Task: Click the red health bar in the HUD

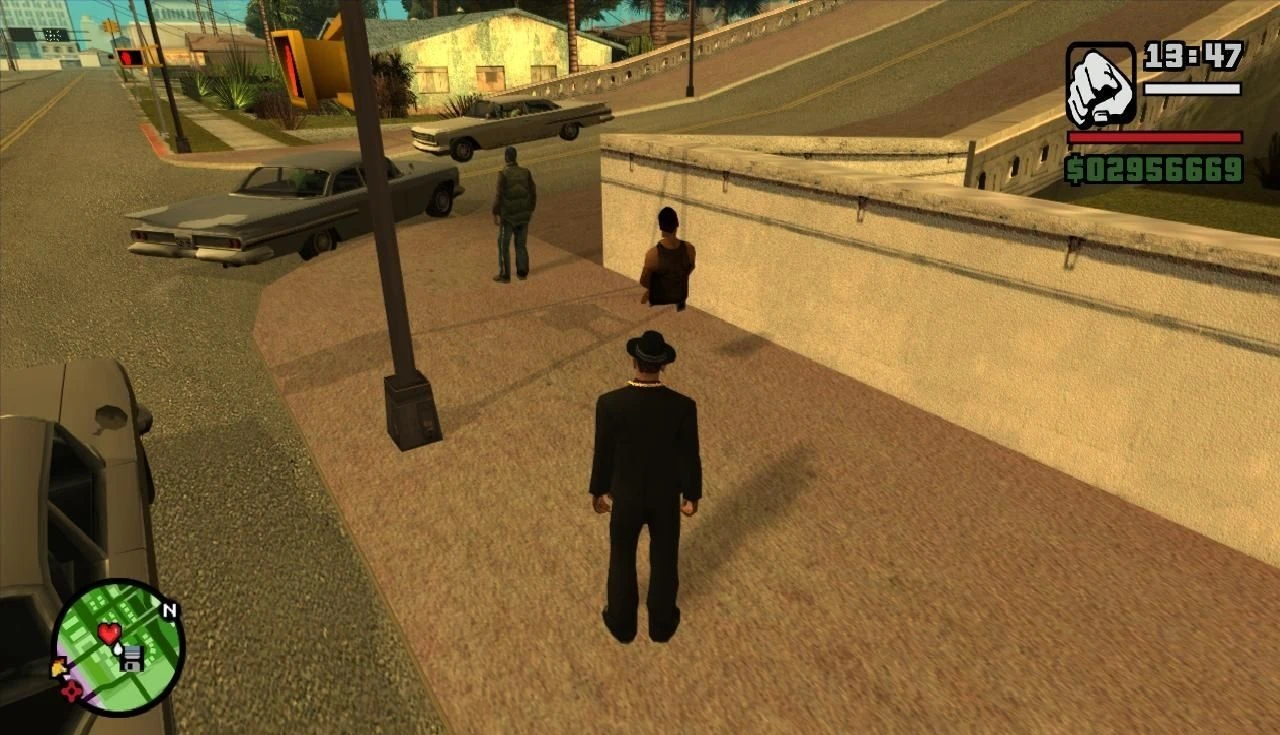Action: (1154, 136)
